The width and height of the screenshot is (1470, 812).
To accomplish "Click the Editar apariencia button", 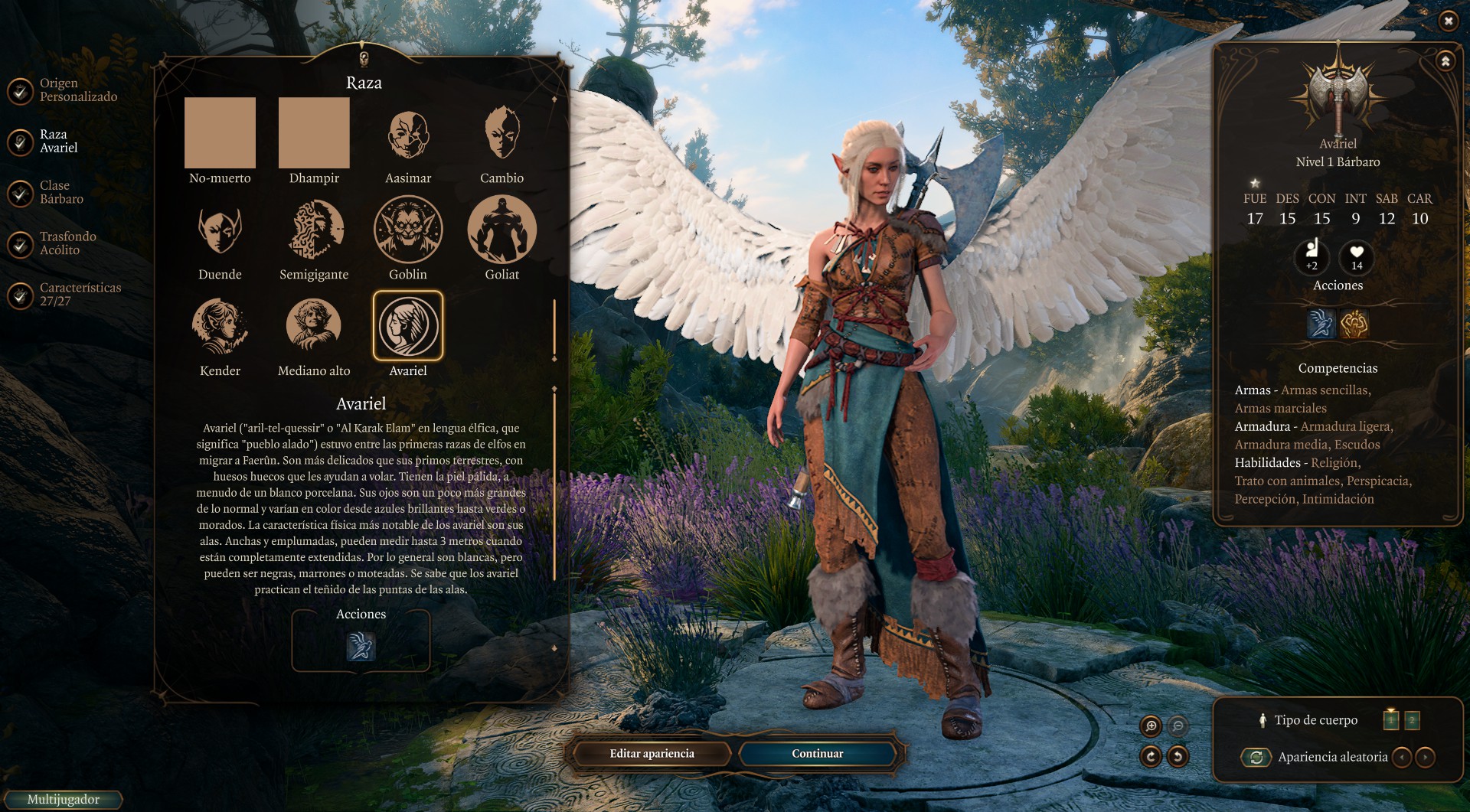I will click(x=652, y=754).
